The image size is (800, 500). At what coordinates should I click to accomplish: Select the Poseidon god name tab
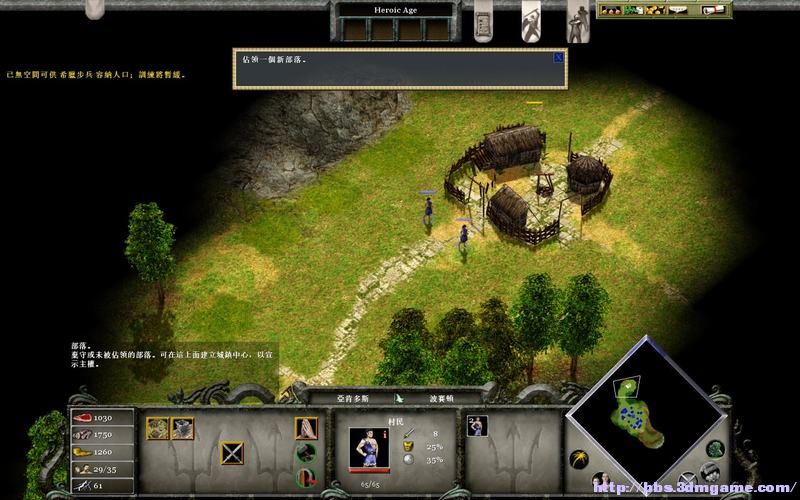[x=442, y=398]
